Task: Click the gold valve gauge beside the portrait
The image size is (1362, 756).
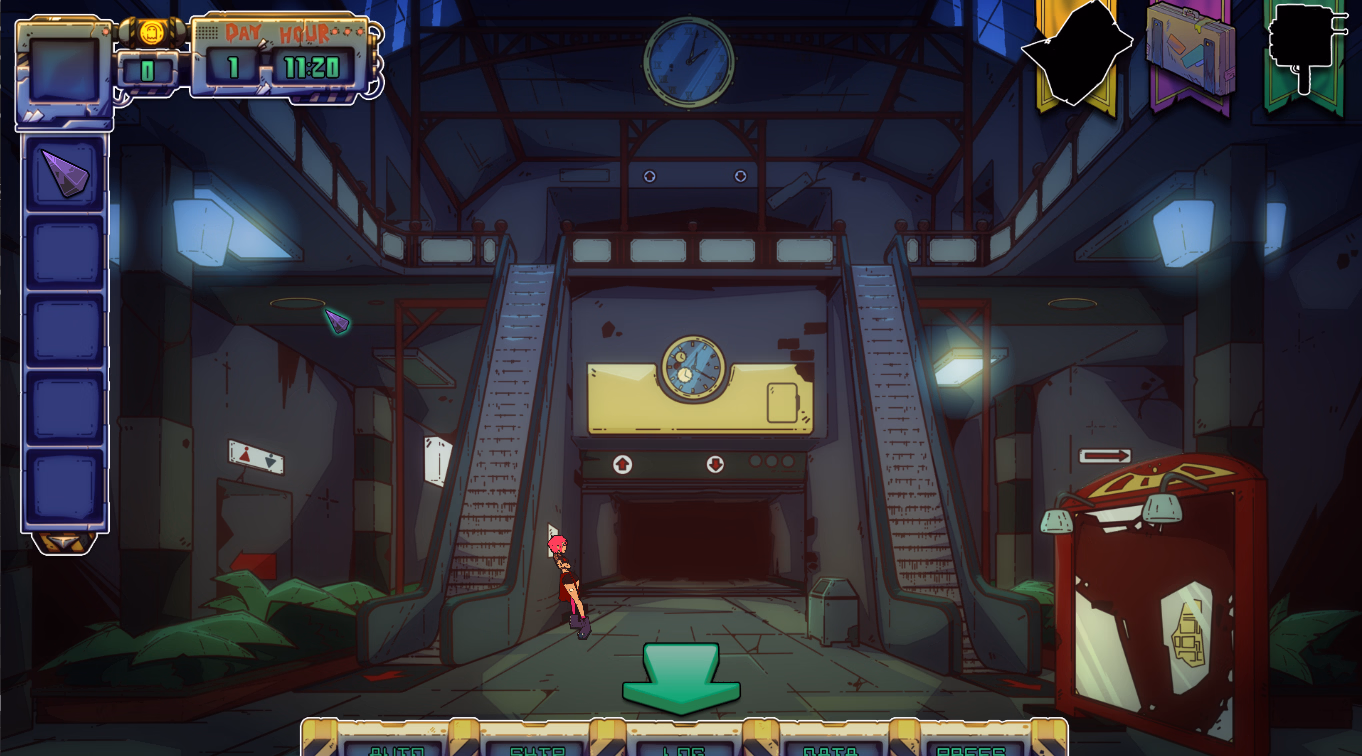Action: tap(152, 32)
